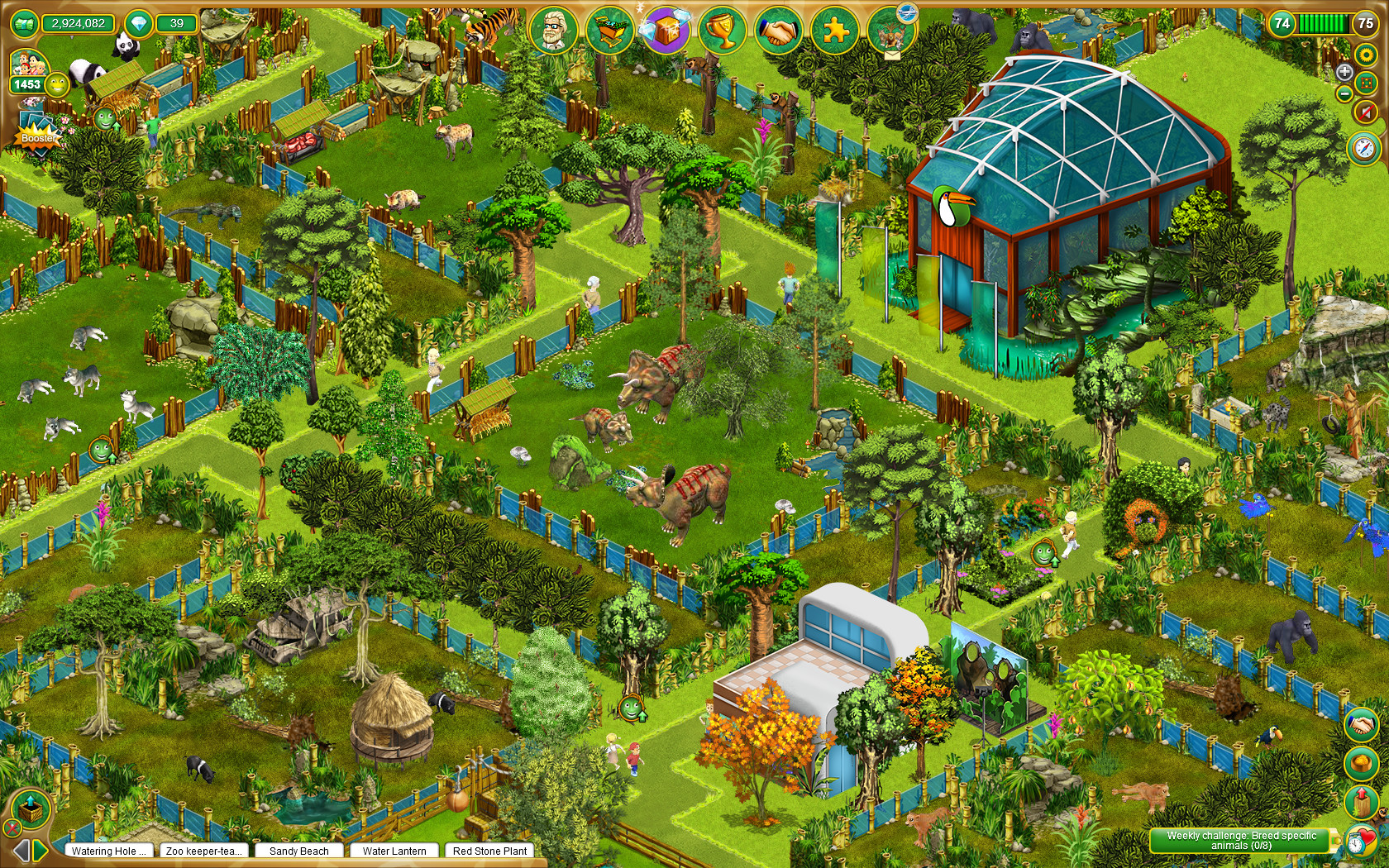Open the mail envelope beneath the animals icon
Image resolution: width=1389 pixels, height=868 pixels.
pos(892,55)
